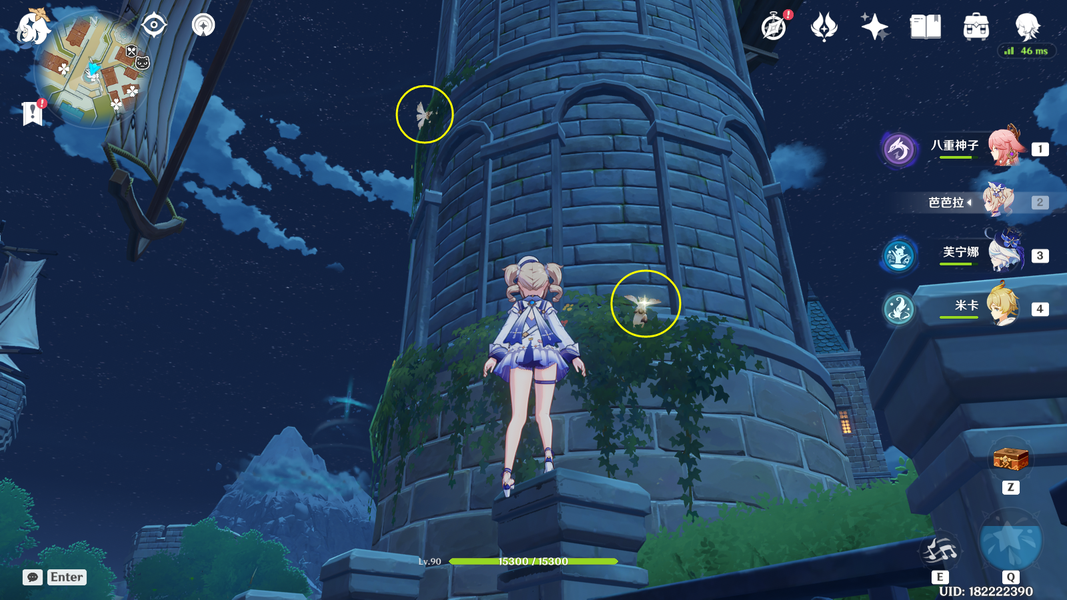Trigger the Elemental Burst icon
This screenshot has height=600, width=1067.
(x=1010, y=541)
